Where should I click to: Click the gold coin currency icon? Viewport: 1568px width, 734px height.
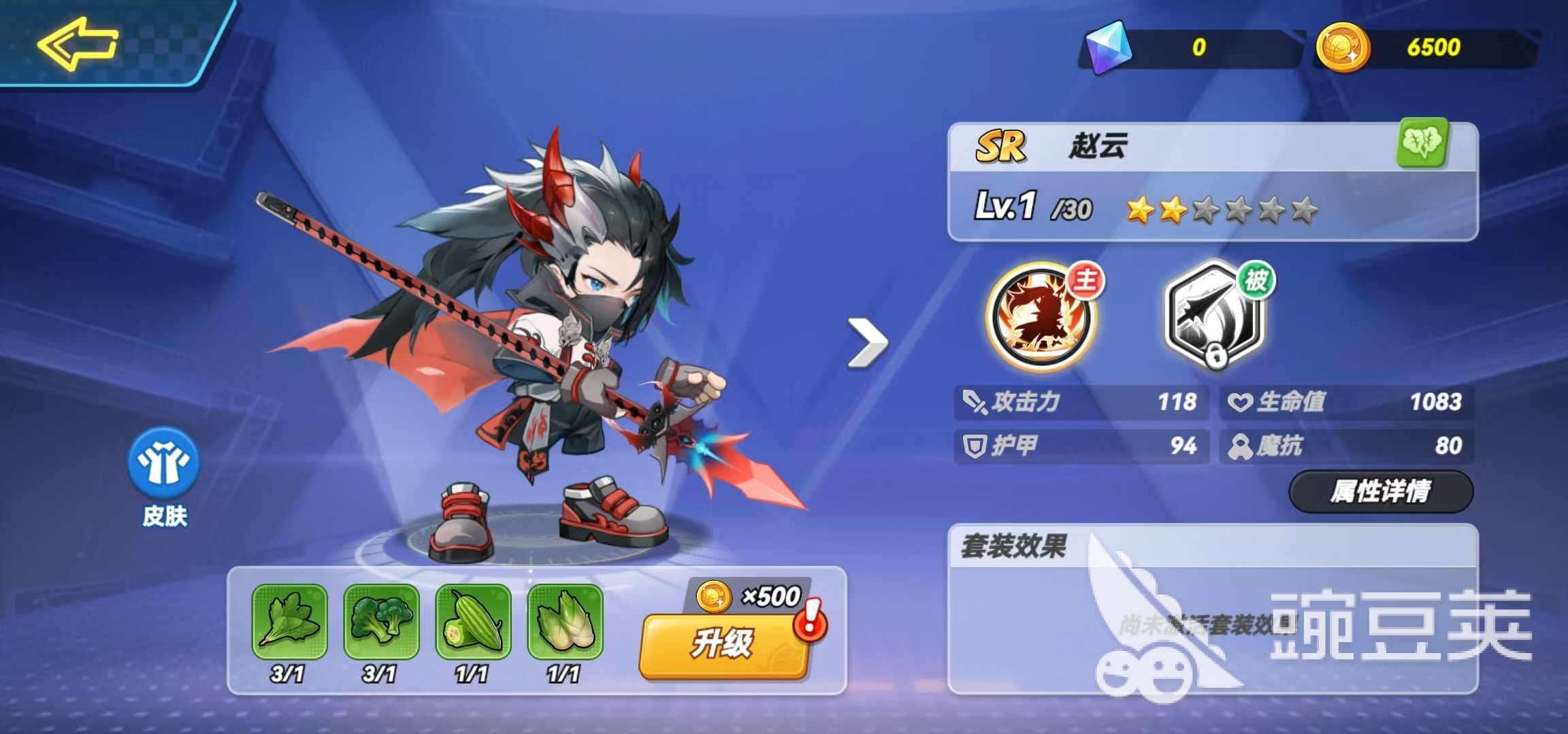click(1345, 46)
